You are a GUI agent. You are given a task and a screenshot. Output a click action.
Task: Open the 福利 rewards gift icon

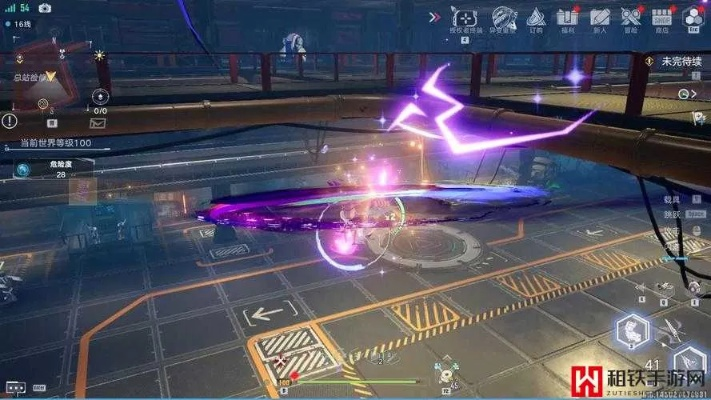[568, 17]
